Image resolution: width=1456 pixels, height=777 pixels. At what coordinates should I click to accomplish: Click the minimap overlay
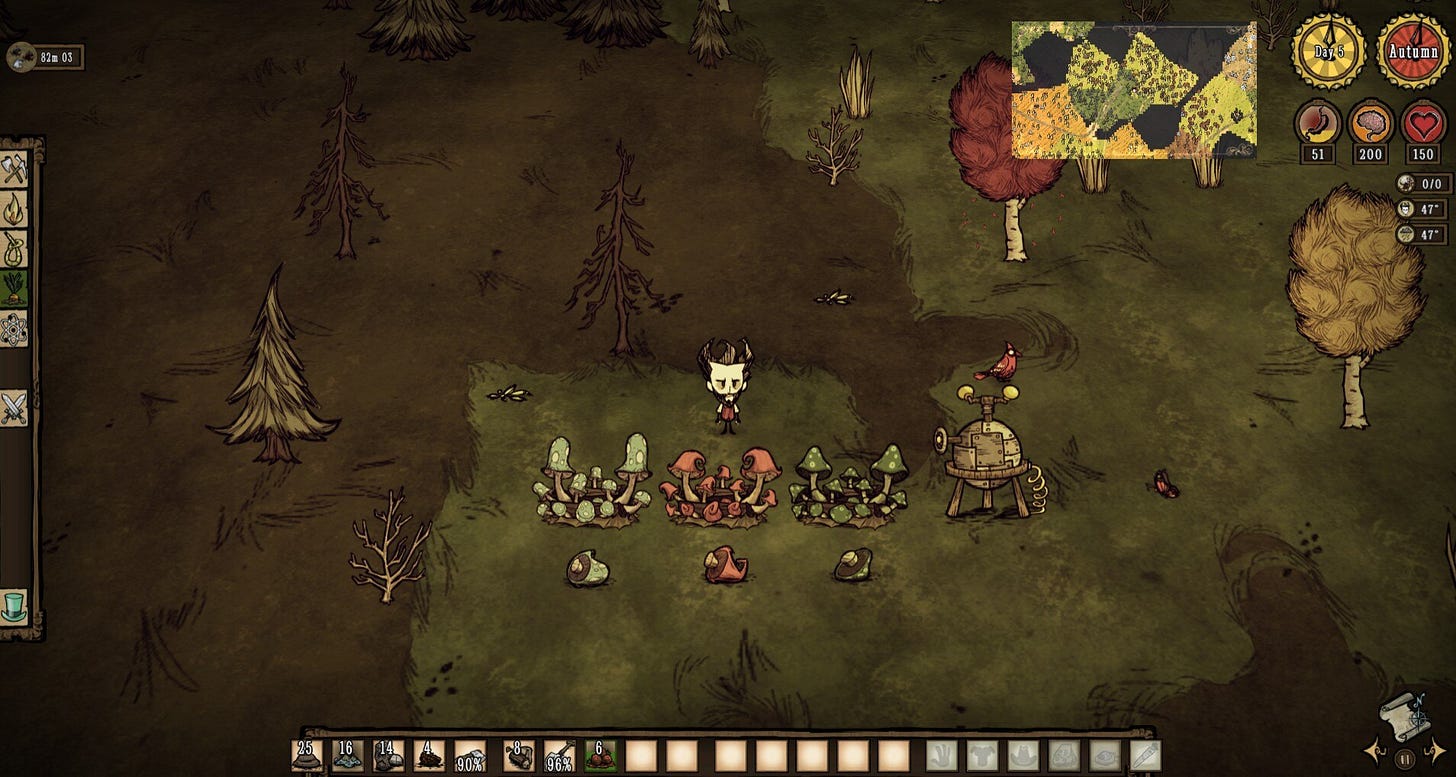tap(1134, 90)
